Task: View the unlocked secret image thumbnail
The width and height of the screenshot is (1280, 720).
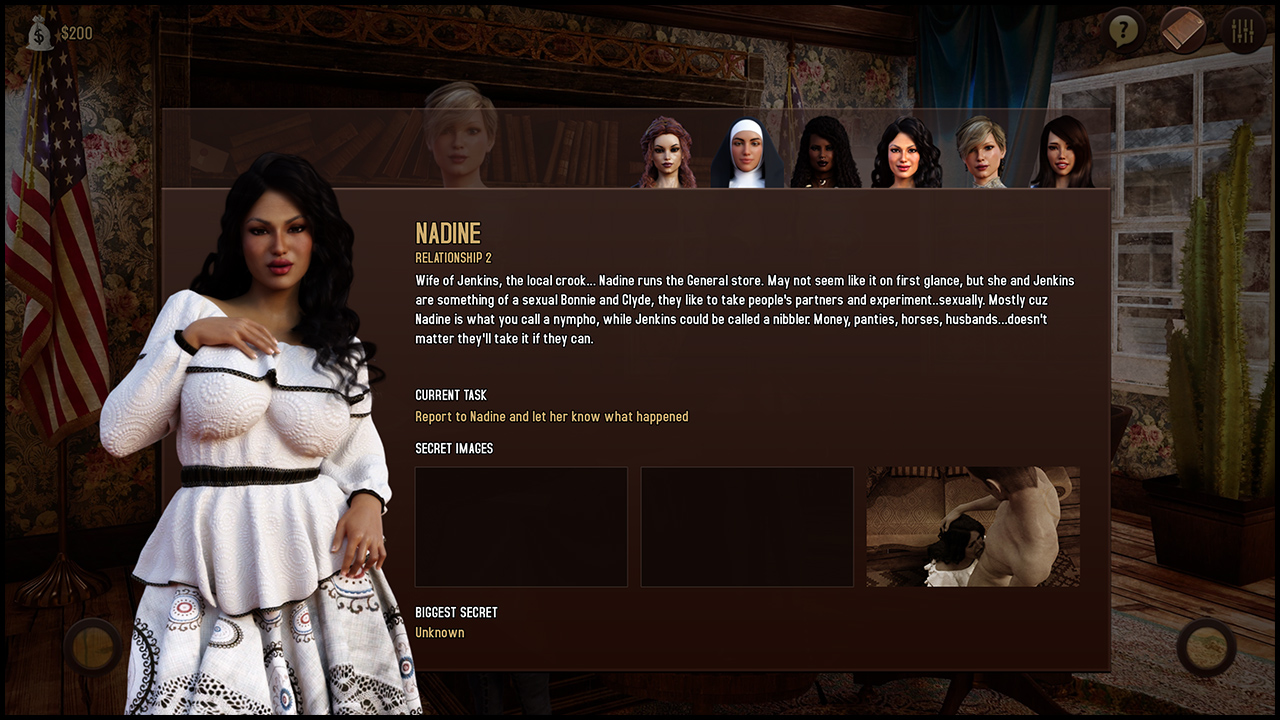Action: pyautogui.click(x=972, y=527)
